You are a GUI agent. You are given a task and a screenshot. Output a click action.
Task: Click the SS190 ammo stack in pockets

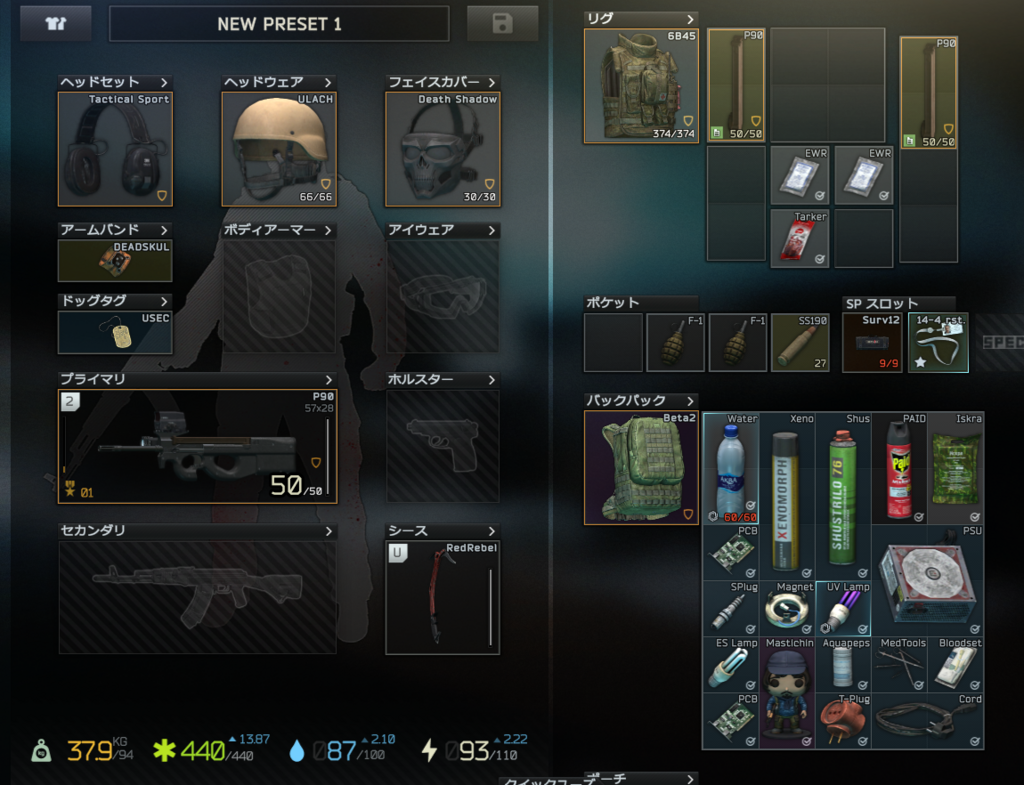(x=800, y=343)
